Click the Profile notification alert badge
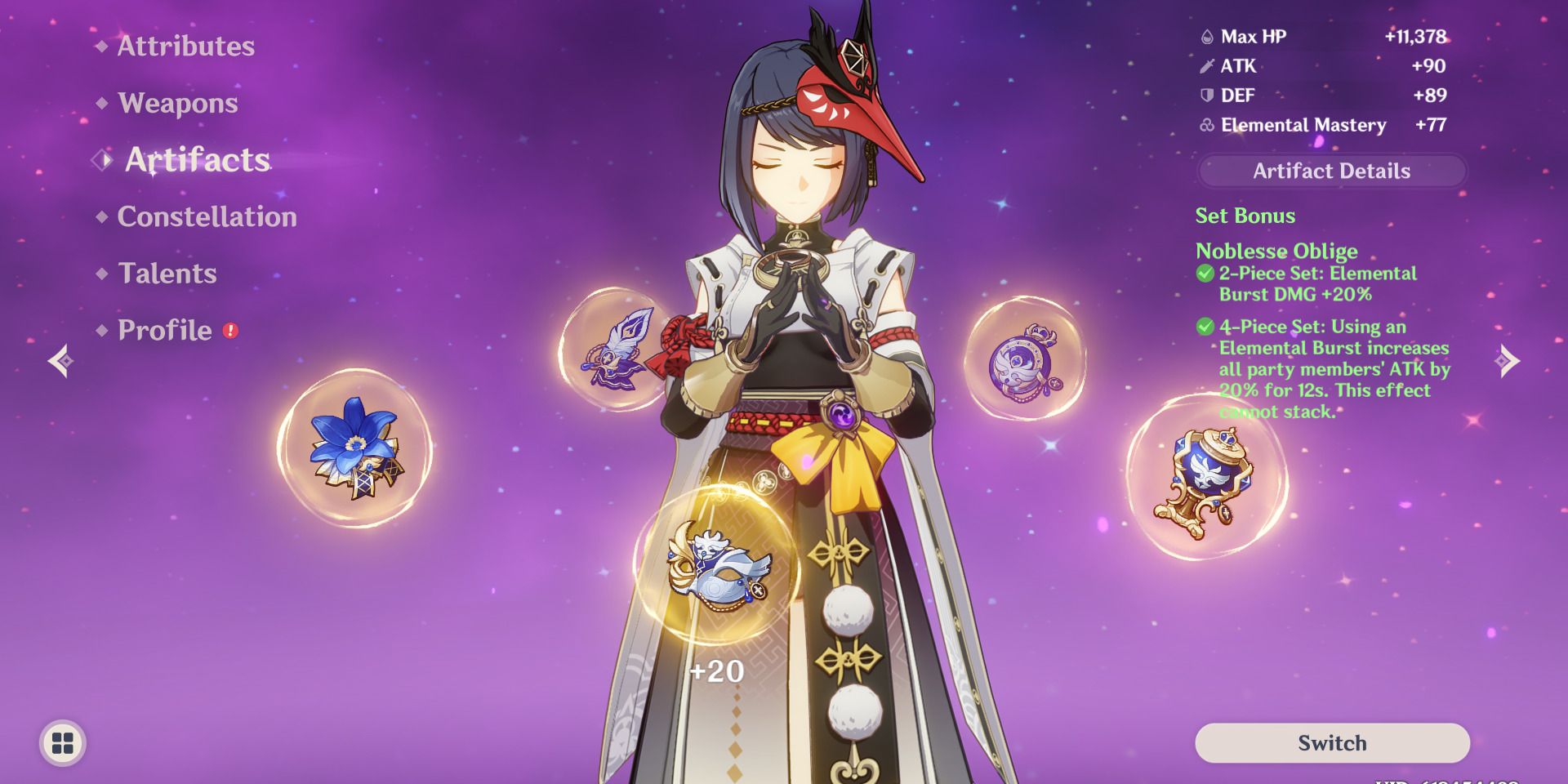The height and width of the screenshot is (784, 1568). (231, 330)
